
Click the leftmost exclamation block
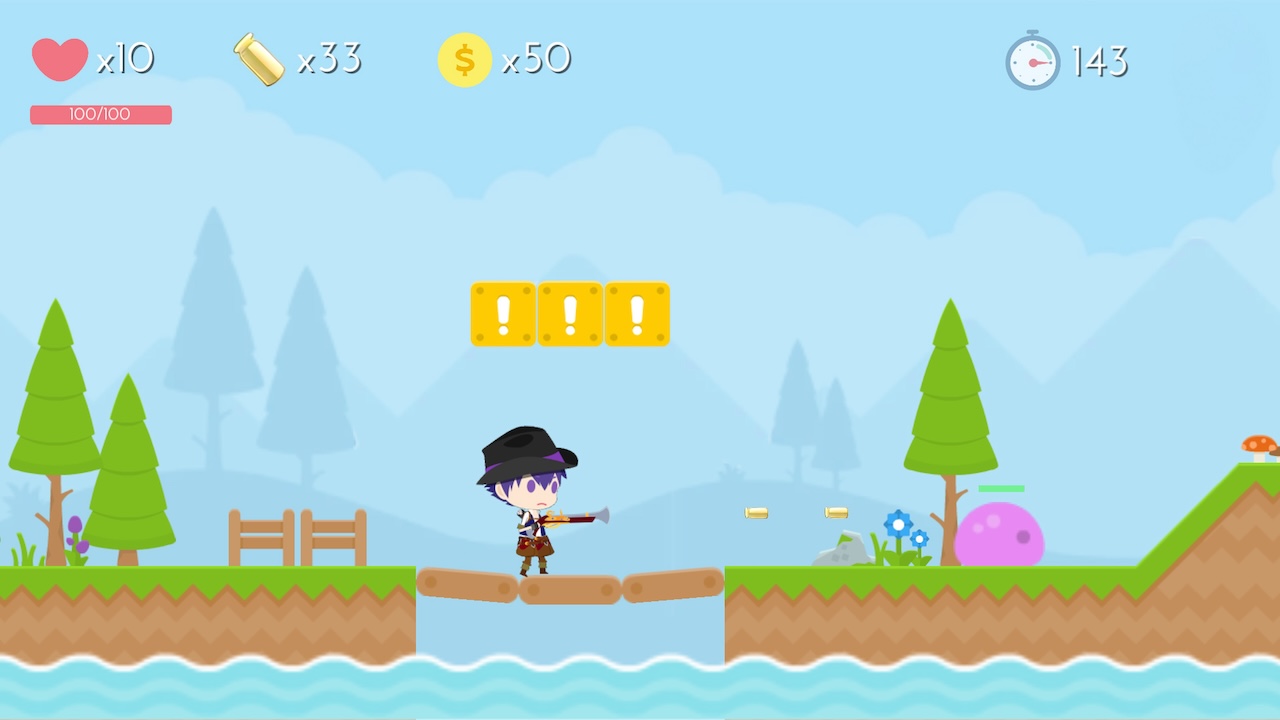(x=503, y=314)
